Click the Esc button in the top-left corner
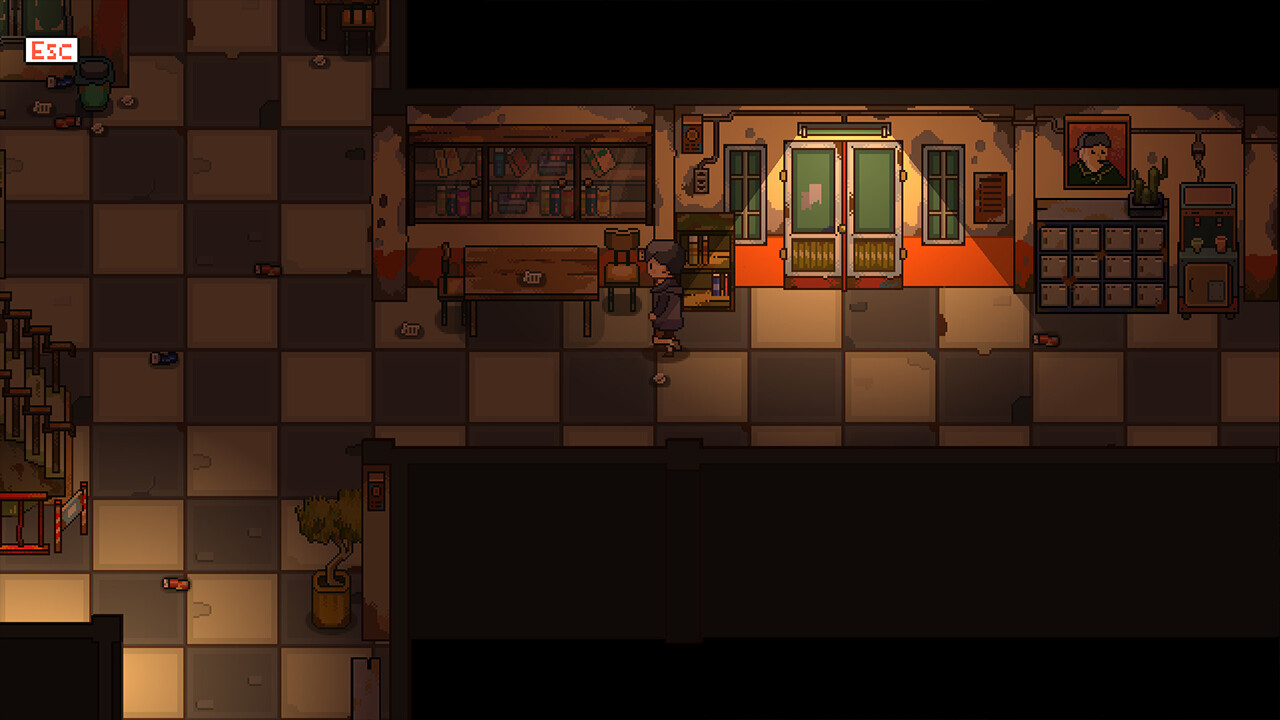The height and width of the screenshot is (720, 1280). click(x=50, y=49)
